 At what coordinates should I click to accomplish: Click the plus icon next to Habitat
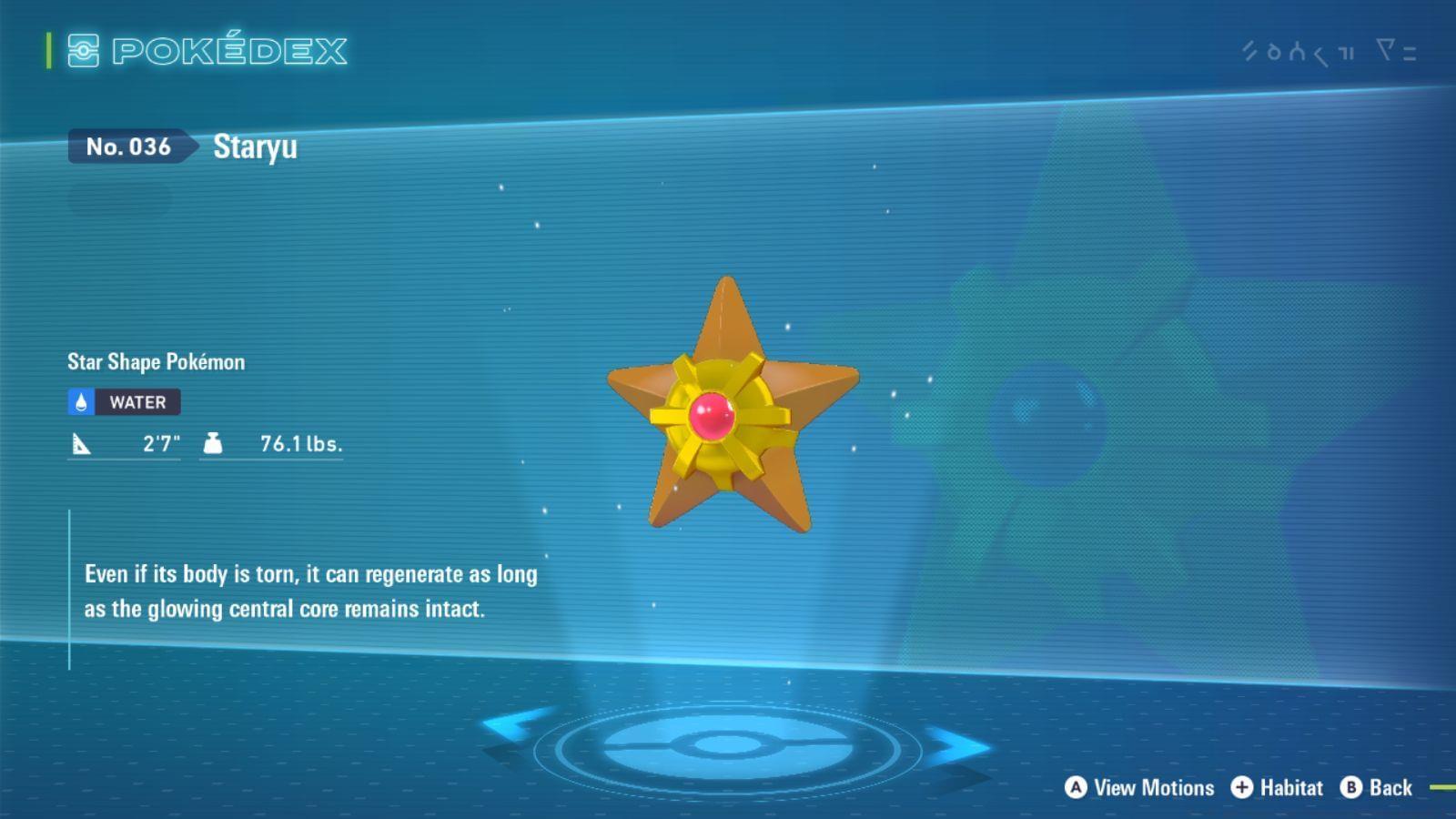point(1242,788)
